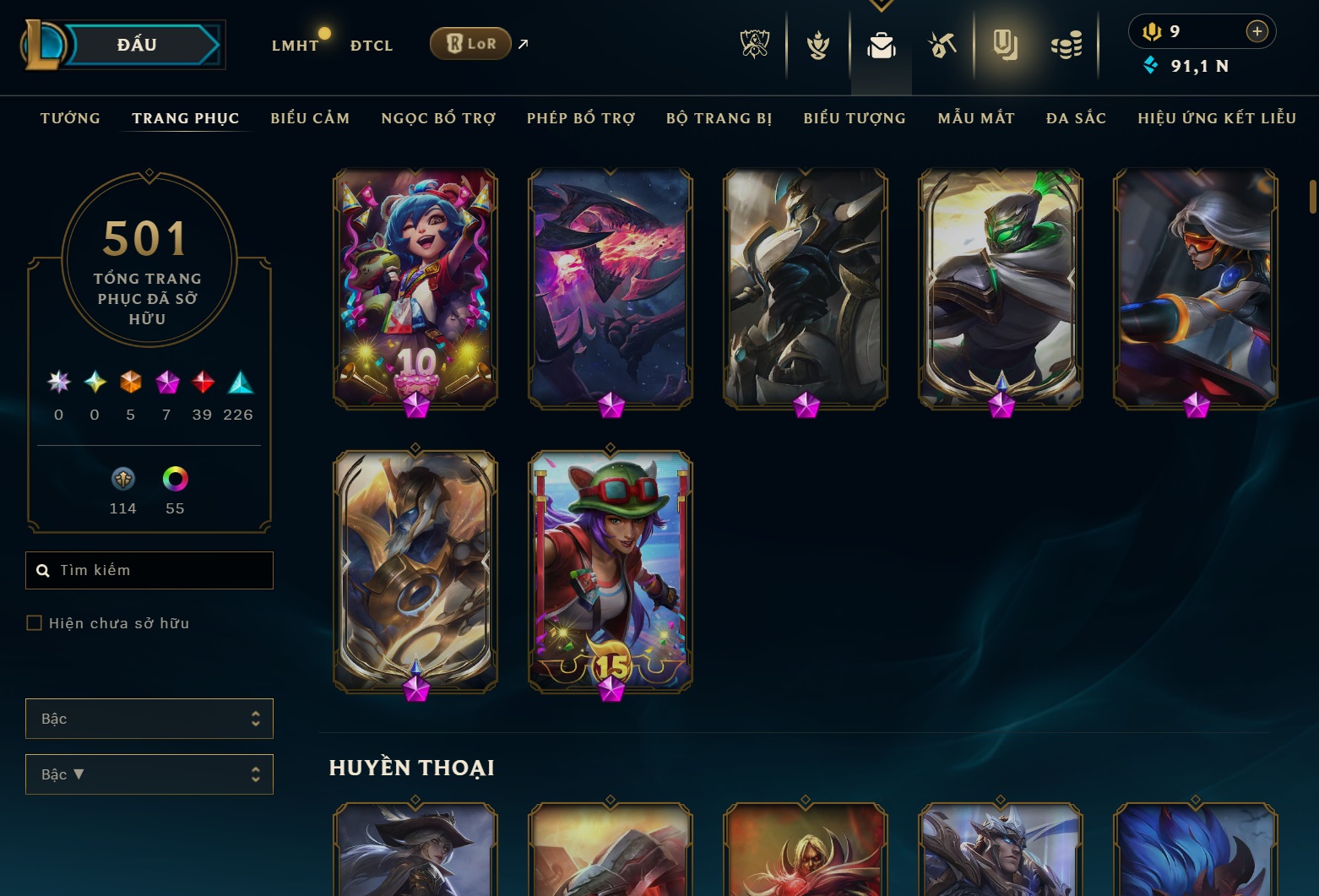
Task: Switch to the 'TƯỚNG' tab
Action: (70, 118)
